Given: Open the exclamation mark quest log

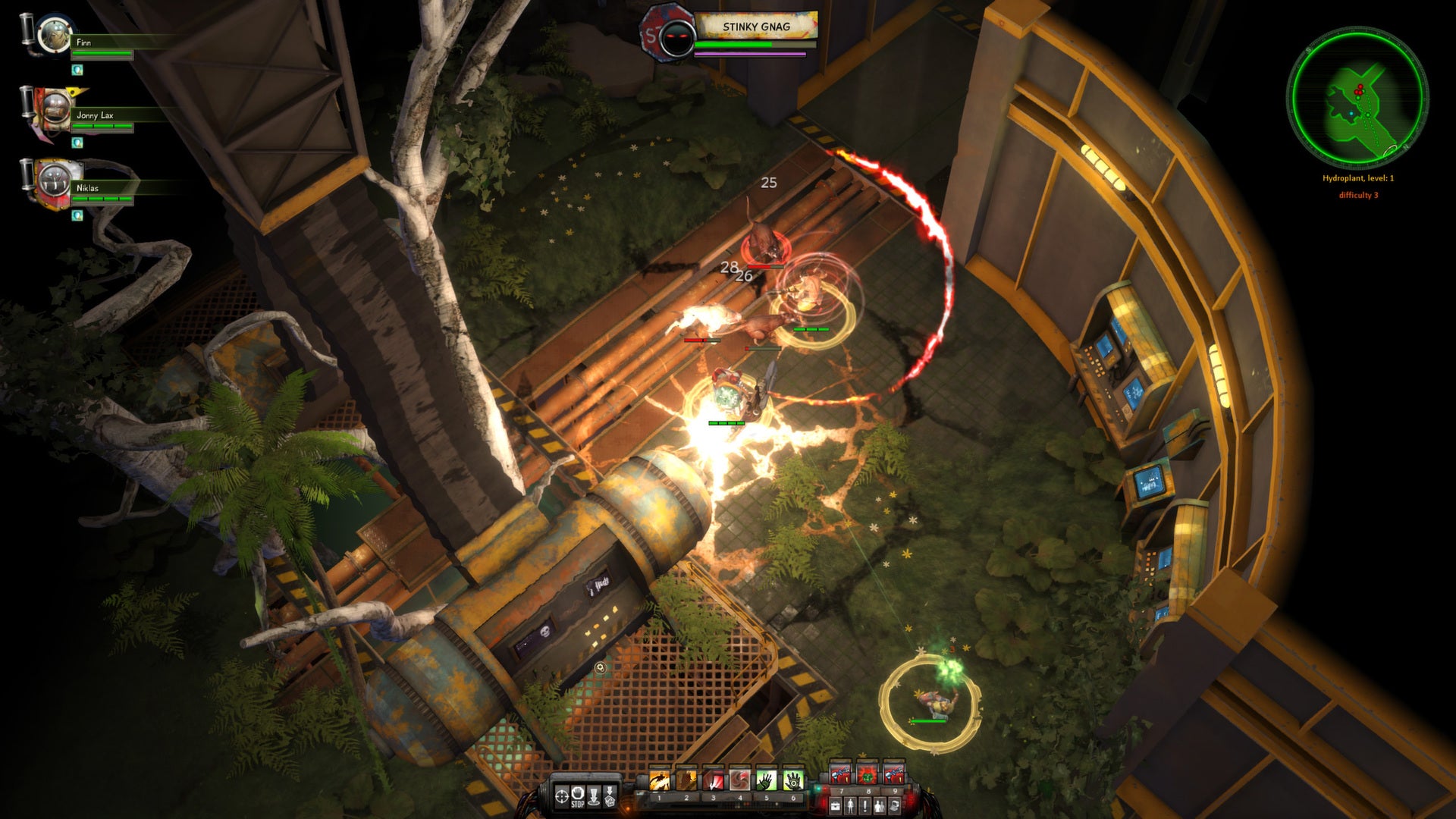Looking at the screenshot, I should (x=864, y=805).
